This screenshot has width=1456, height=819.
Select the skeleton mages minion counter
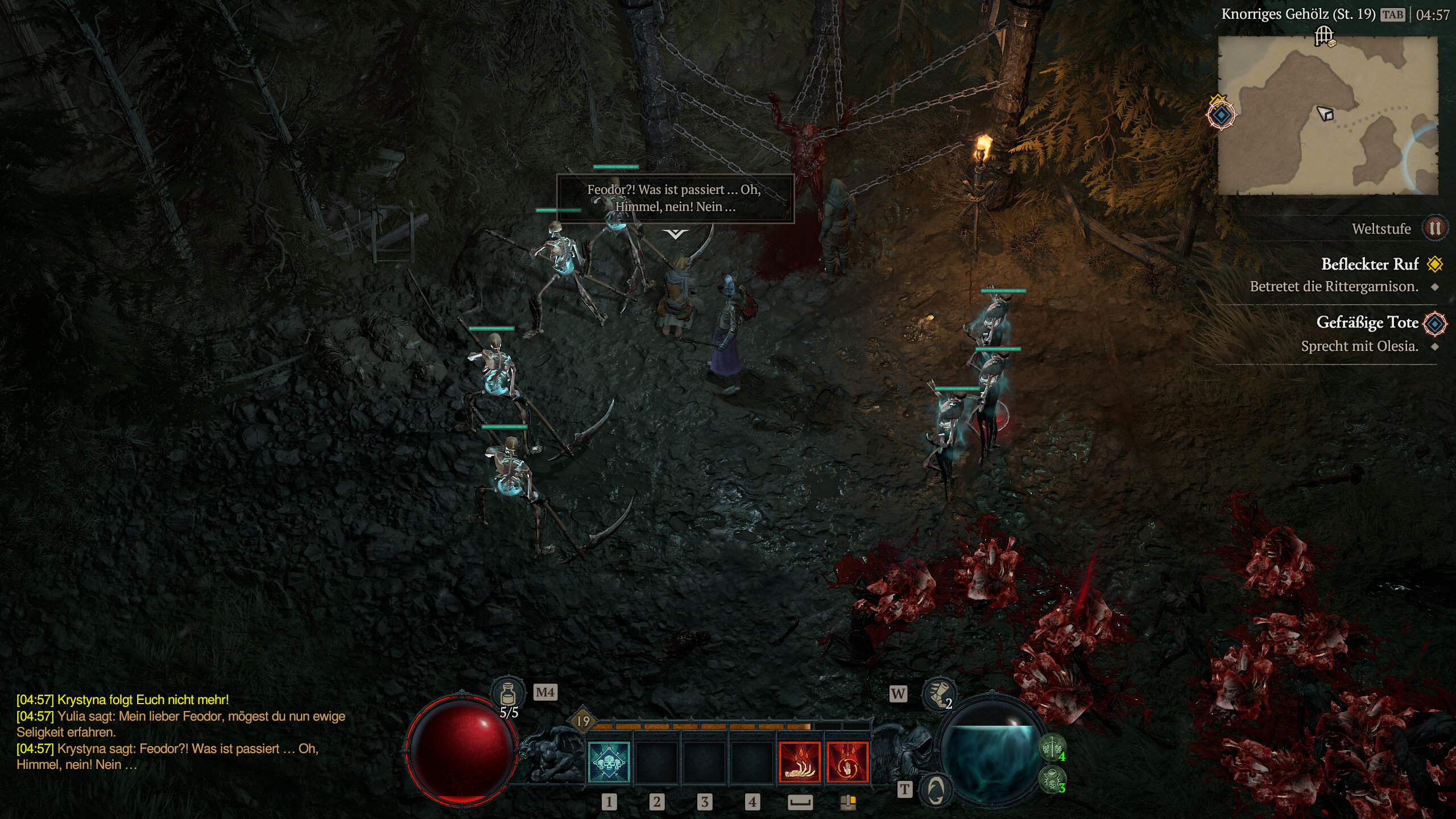1052,779
